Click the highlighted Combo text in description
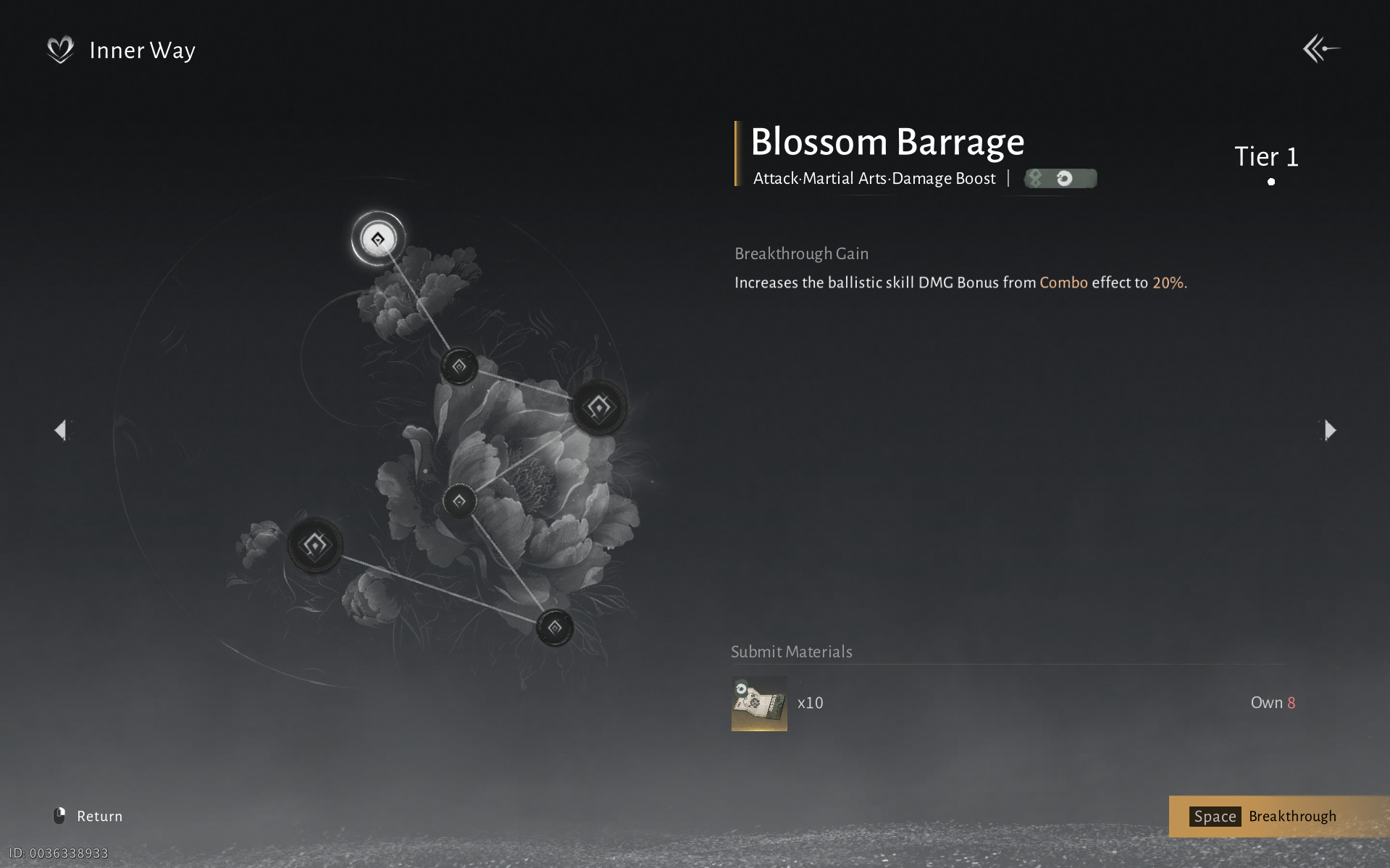 pos(1063,283)
